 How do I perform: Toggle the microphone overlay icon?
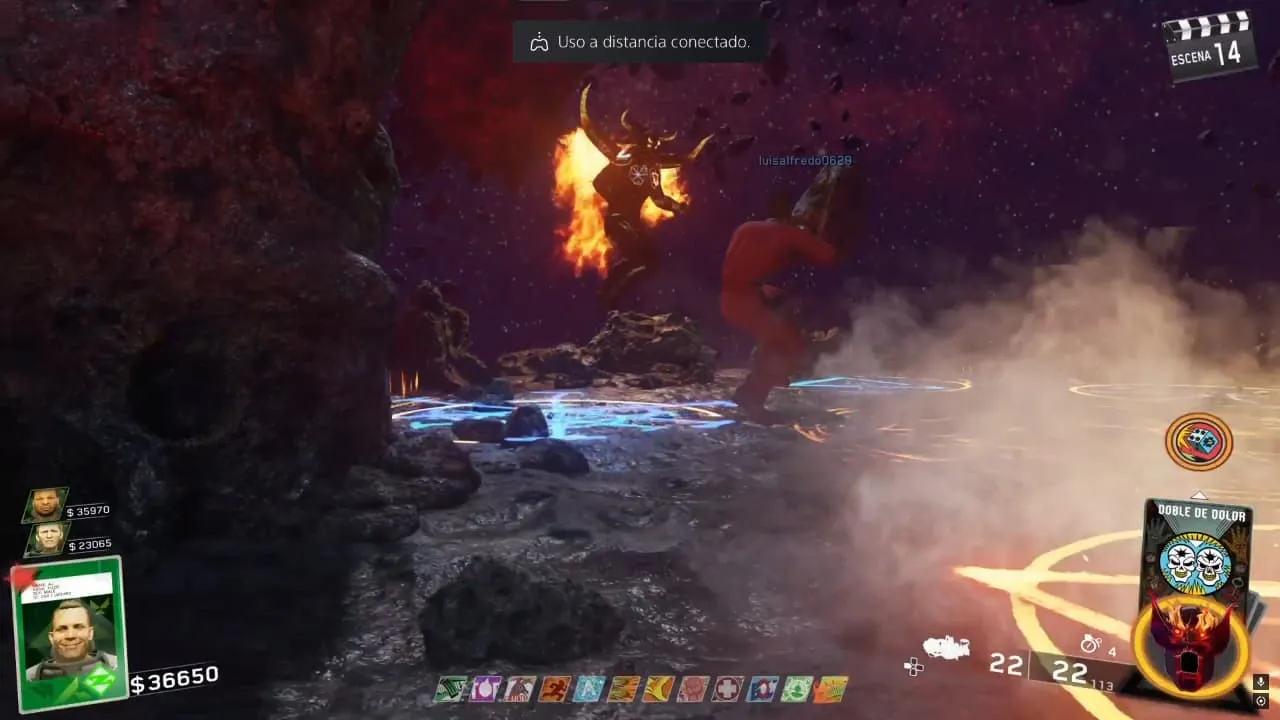click(x=1260, y=682)
